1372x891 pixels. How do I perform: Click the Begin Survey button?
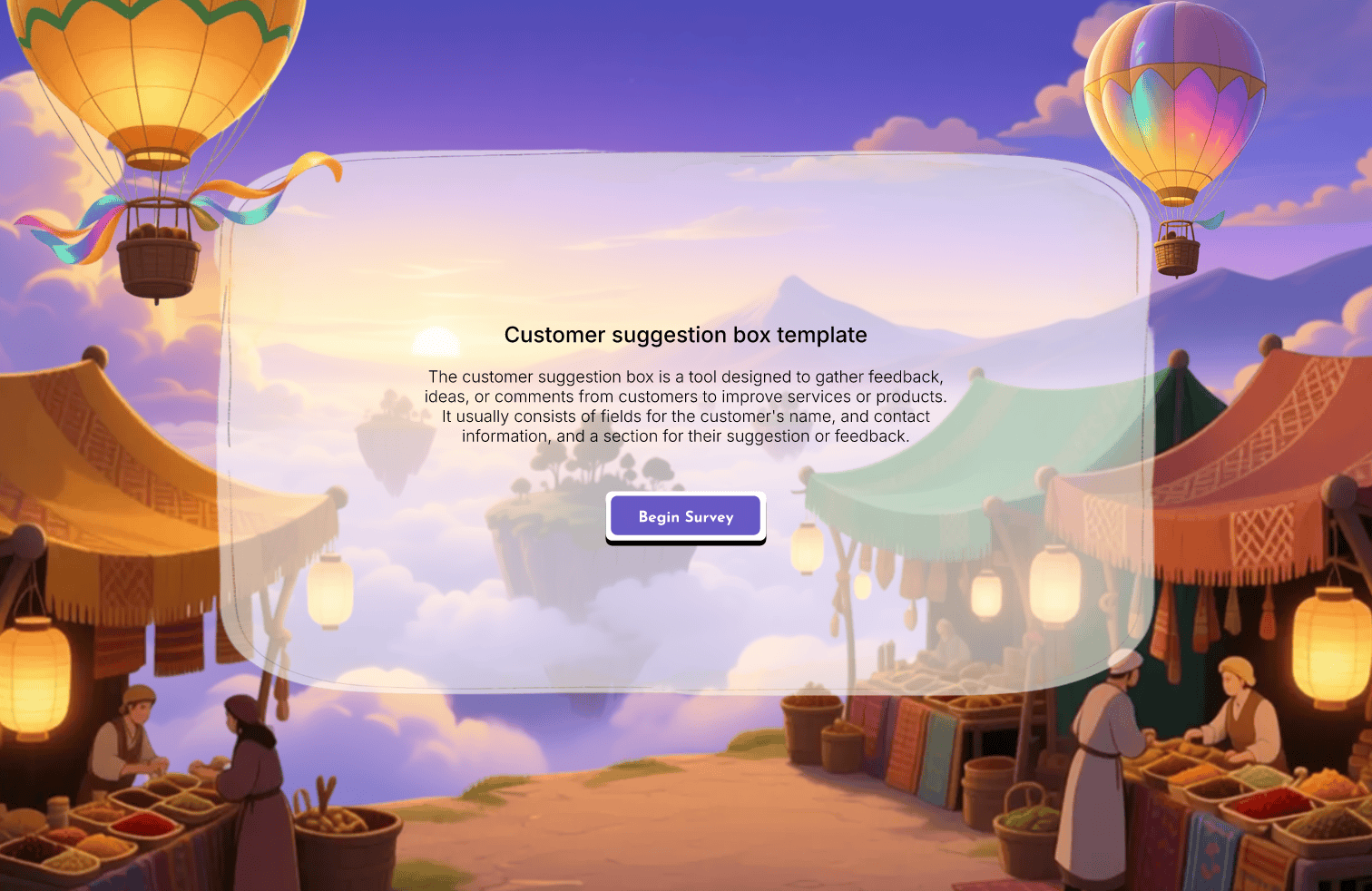[685, 516]
